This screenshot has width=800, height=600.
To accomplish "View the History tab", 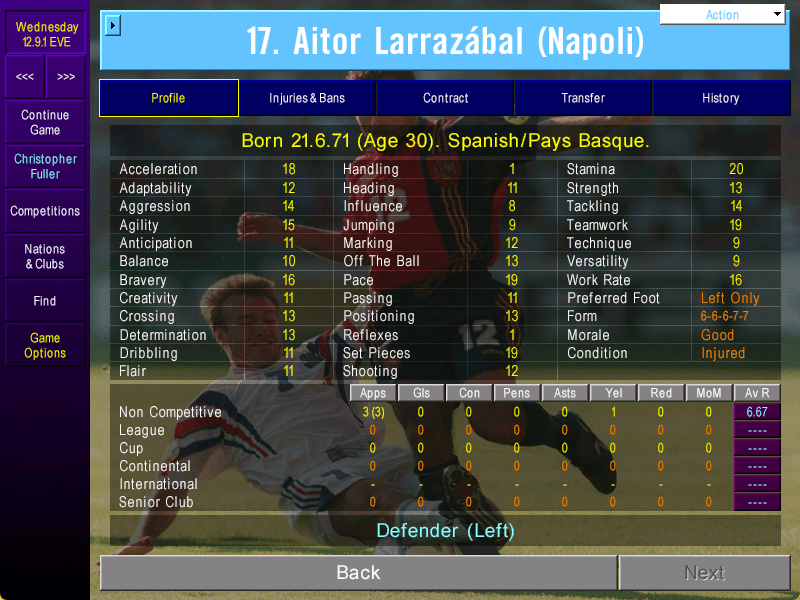I will (720, 98).
